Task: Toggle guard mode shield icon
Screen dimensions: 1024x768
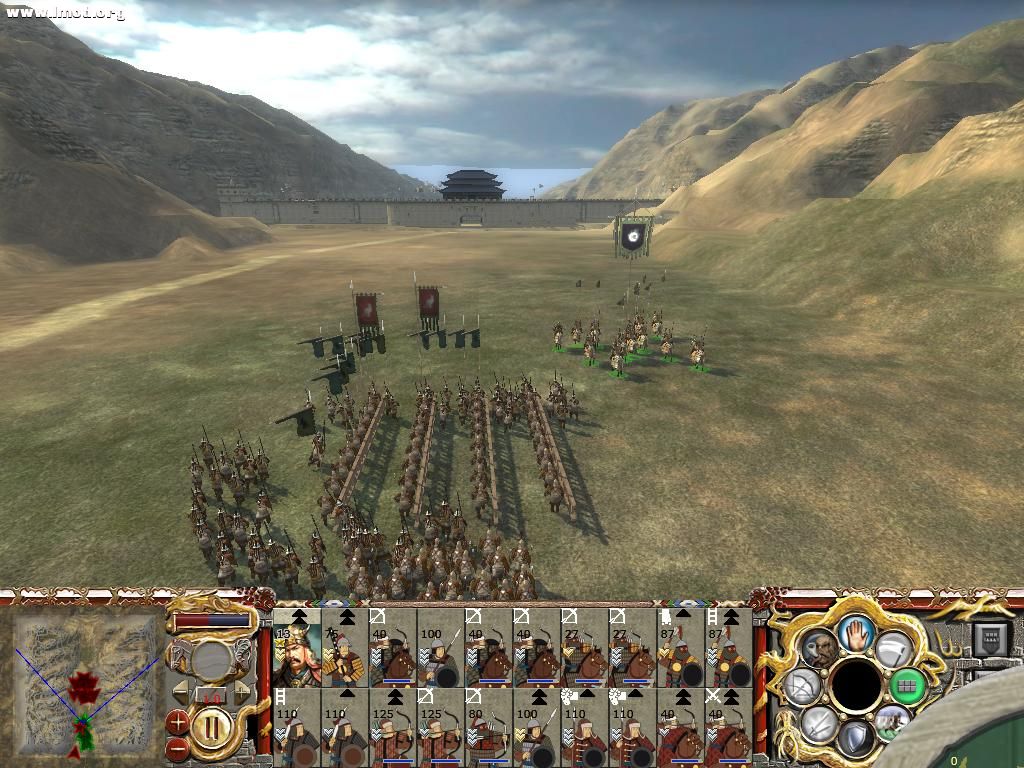Action: (856, 738)
